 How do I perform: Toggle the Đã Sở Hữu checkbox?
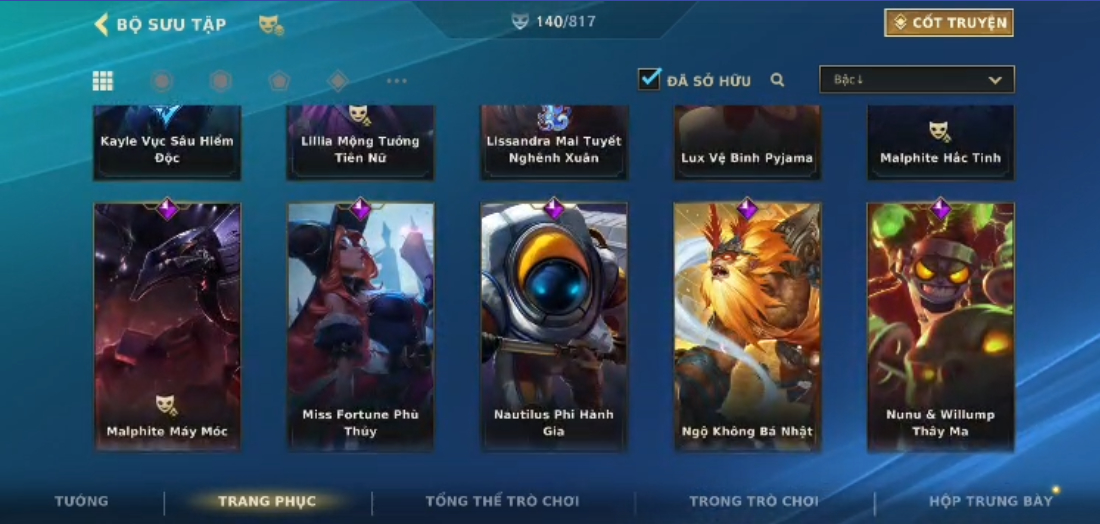point(650,79)
